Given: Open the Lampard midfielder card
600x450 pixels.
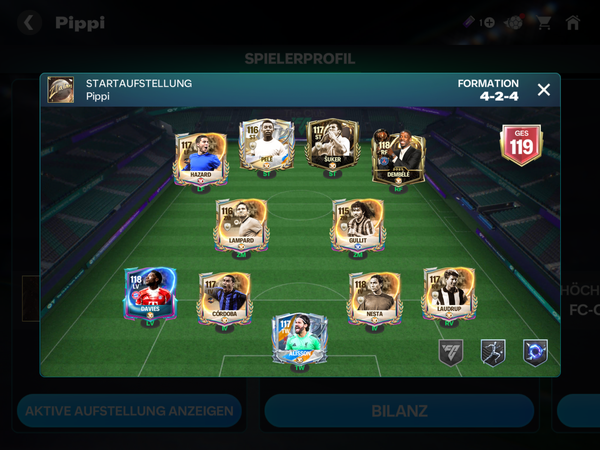Looking at the screenshot, I should 241,223.
